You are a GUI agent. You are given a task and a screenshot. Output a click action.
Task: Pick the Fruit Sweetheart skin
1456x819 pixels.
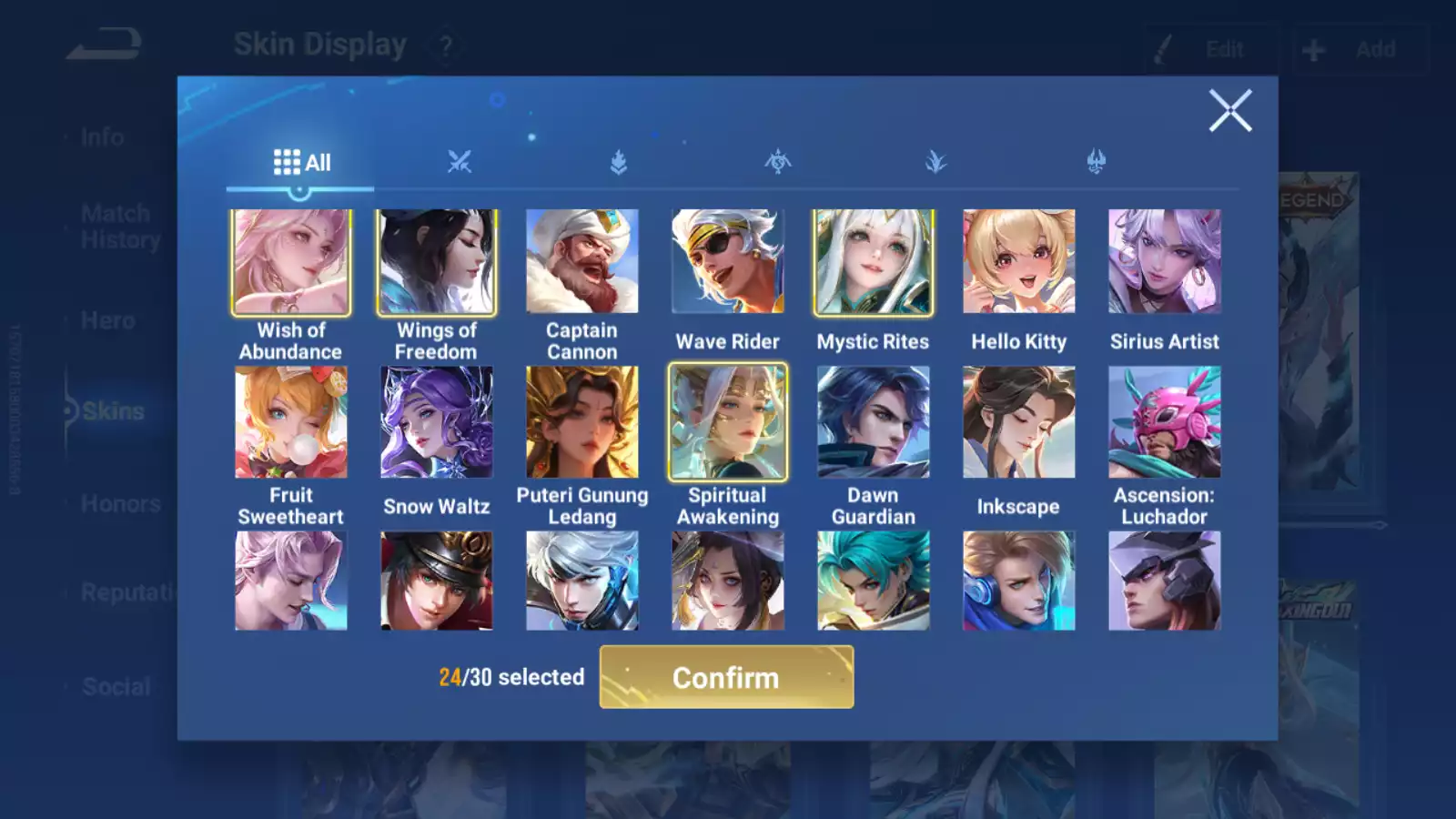coord(291,422)
